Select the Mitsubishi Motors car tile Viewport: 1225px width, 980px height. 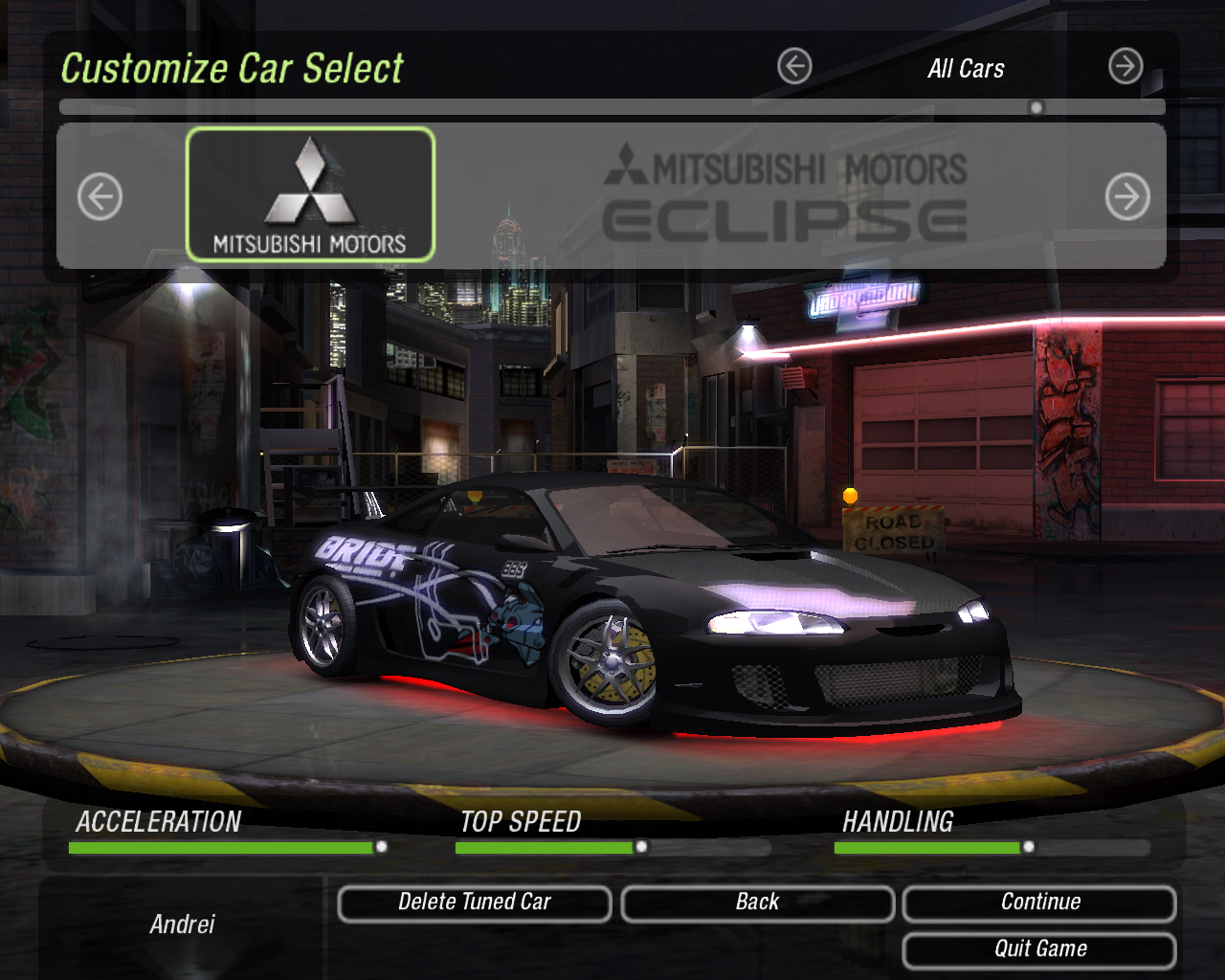pyautogui.click(x=310, y=194)
